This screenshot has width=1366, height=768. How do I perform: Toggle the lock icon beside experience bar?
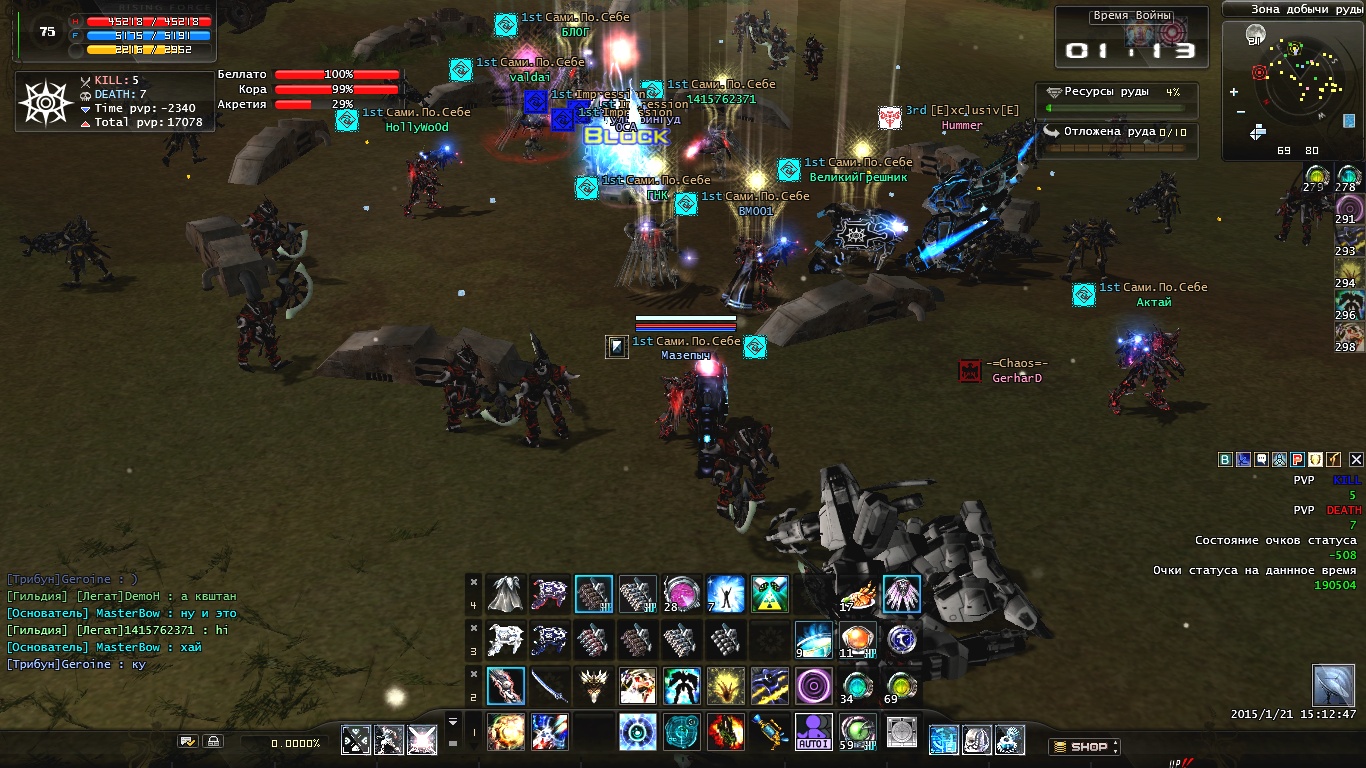(x=212, y=741)
